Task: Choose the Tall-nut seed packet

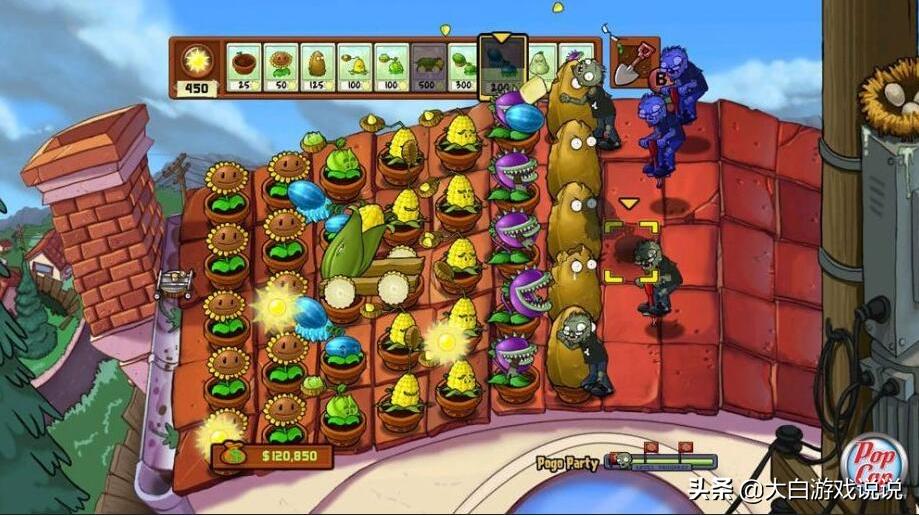Action: pyautogui.click(x=317, y=66)
